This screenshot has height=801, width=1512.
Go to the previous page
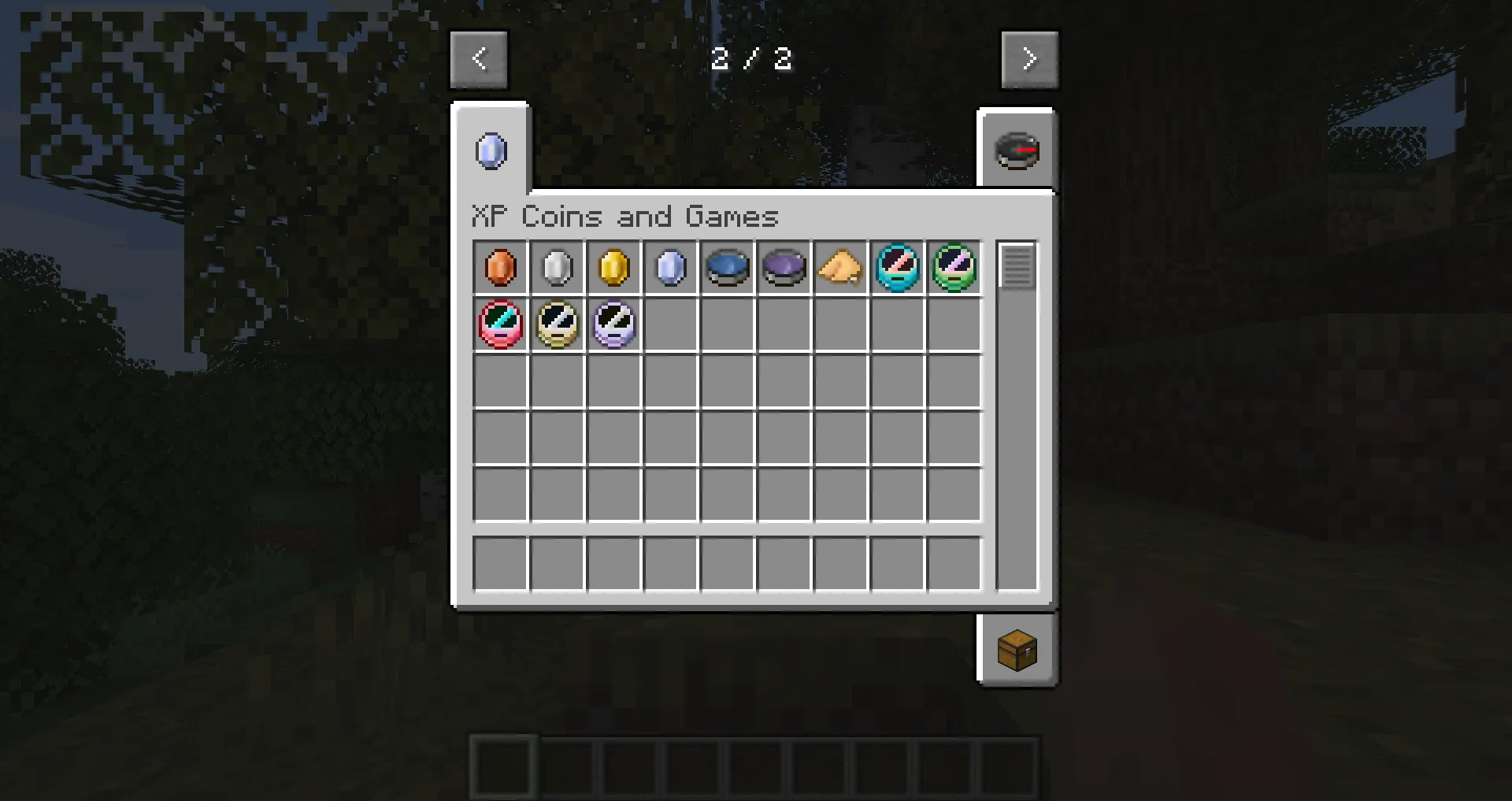pos(479,58)
